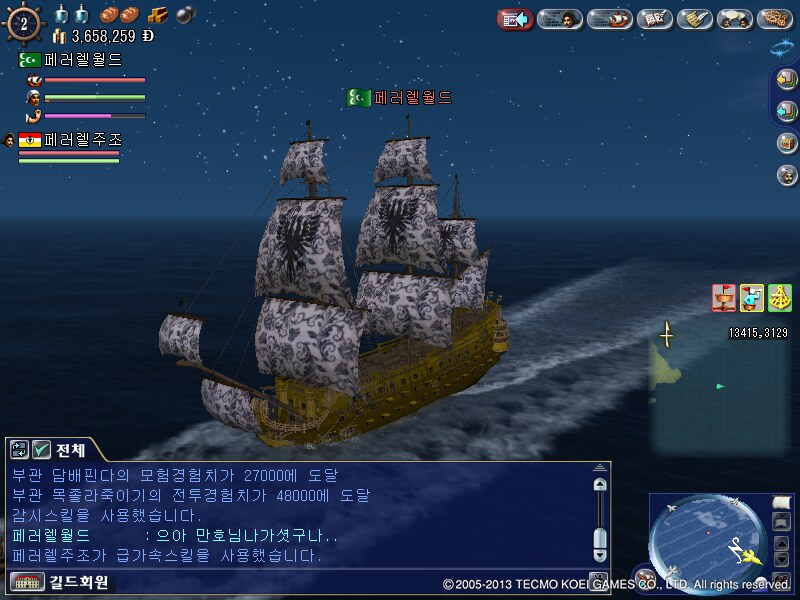Open the ship info menu
The image size is (800, 600).
point(608,19)
